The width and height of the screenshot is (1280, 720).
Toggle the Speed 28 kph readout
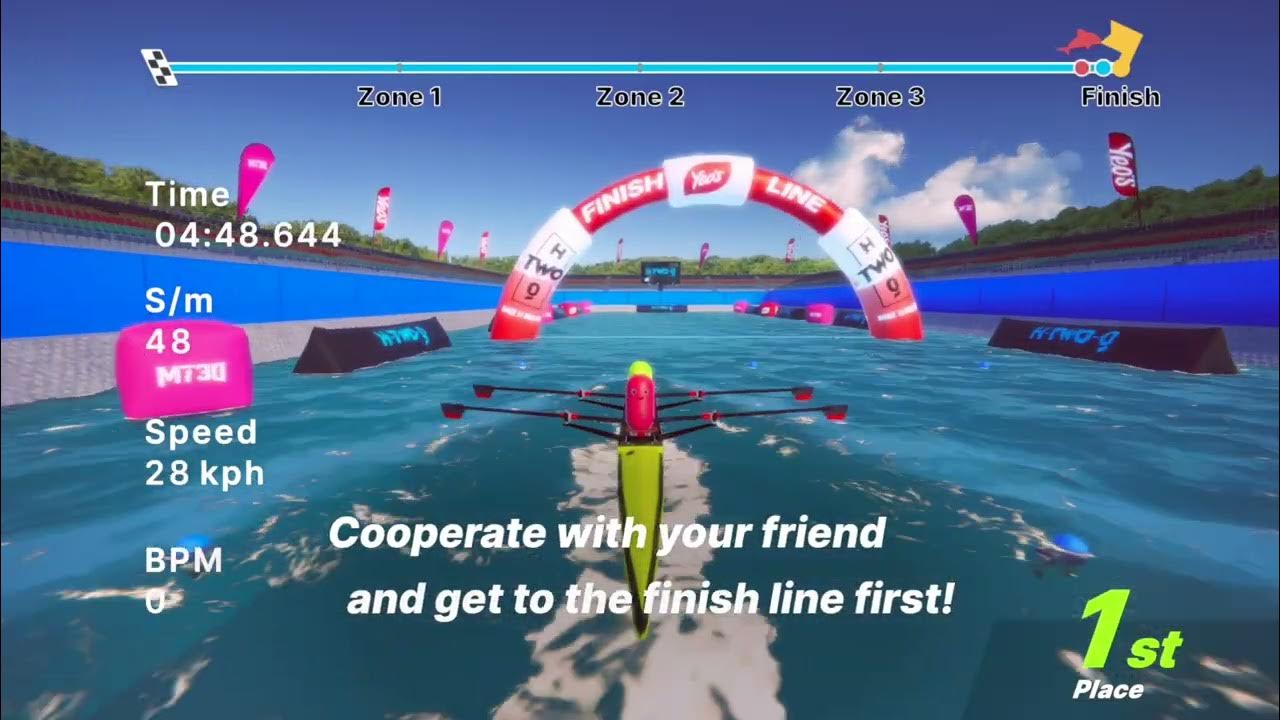click(200, 450)
